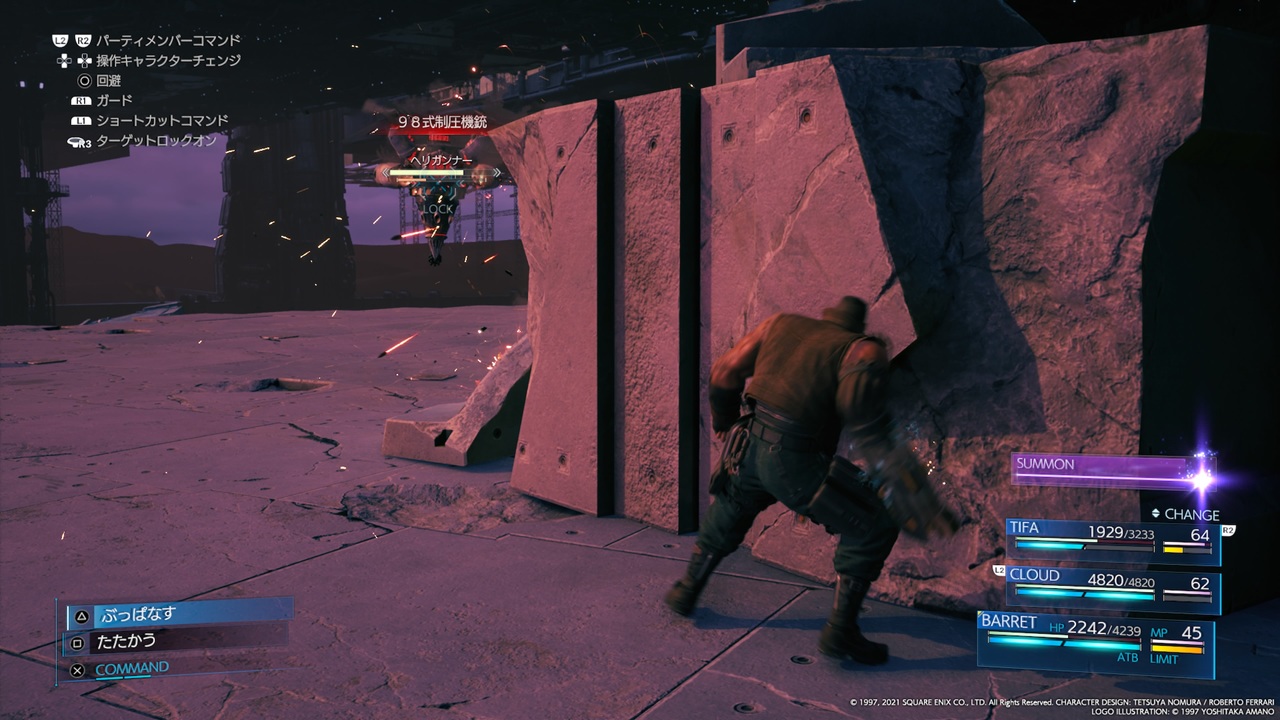Select the ぶっぱなす command
Screen dimensions: 1280x720
click(x=178, y=615)
